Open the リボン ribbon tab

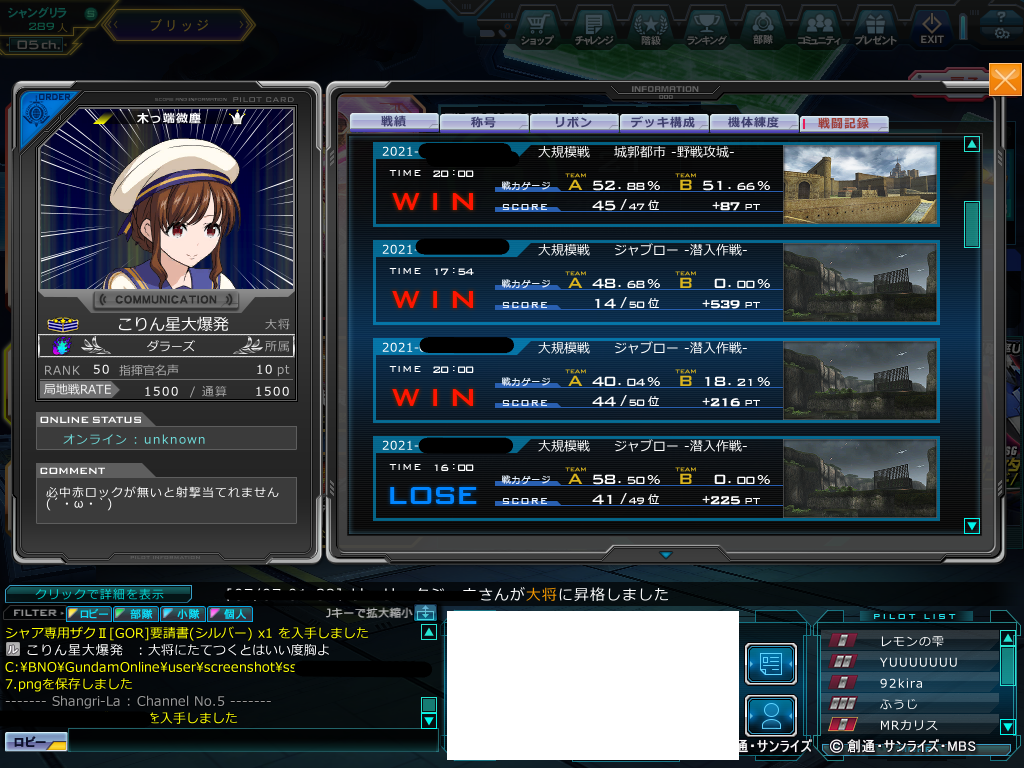tap(573, 123)
